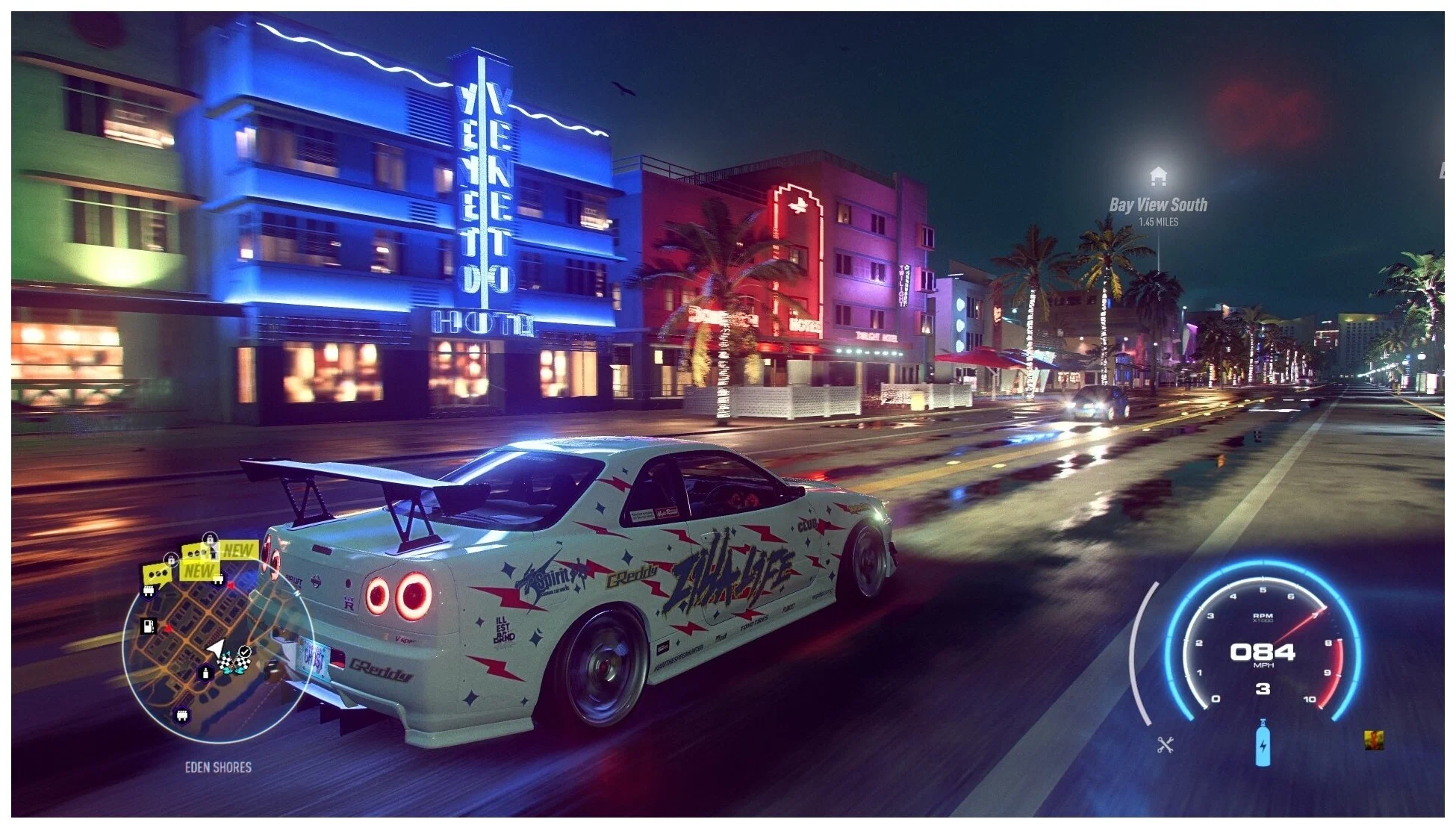Click the small yellow icon beside speedometer

[x=1374, y=740]
